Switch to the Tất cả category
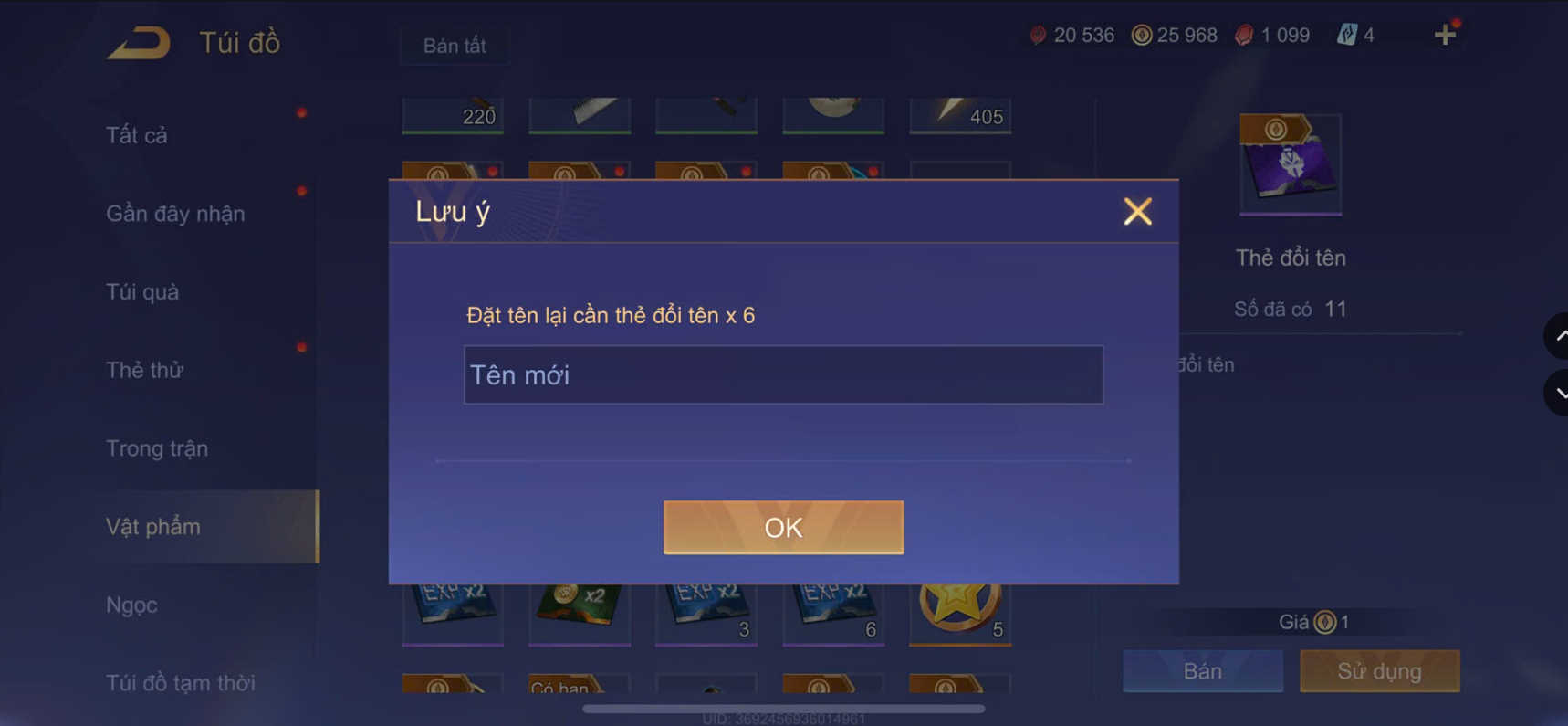The height and width of the screenshot is (726, 1568). coord(137,134)
